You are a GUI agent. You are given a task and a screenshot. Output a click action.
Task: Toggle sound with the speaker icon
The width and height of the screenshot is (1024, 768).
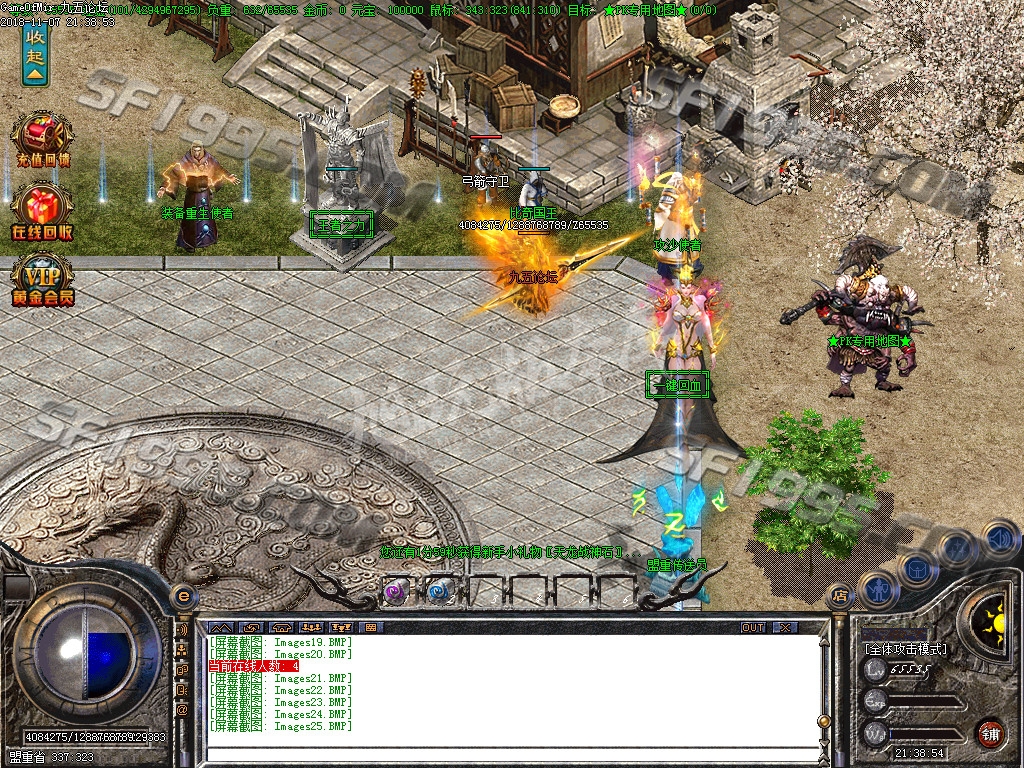coord(998,540)
